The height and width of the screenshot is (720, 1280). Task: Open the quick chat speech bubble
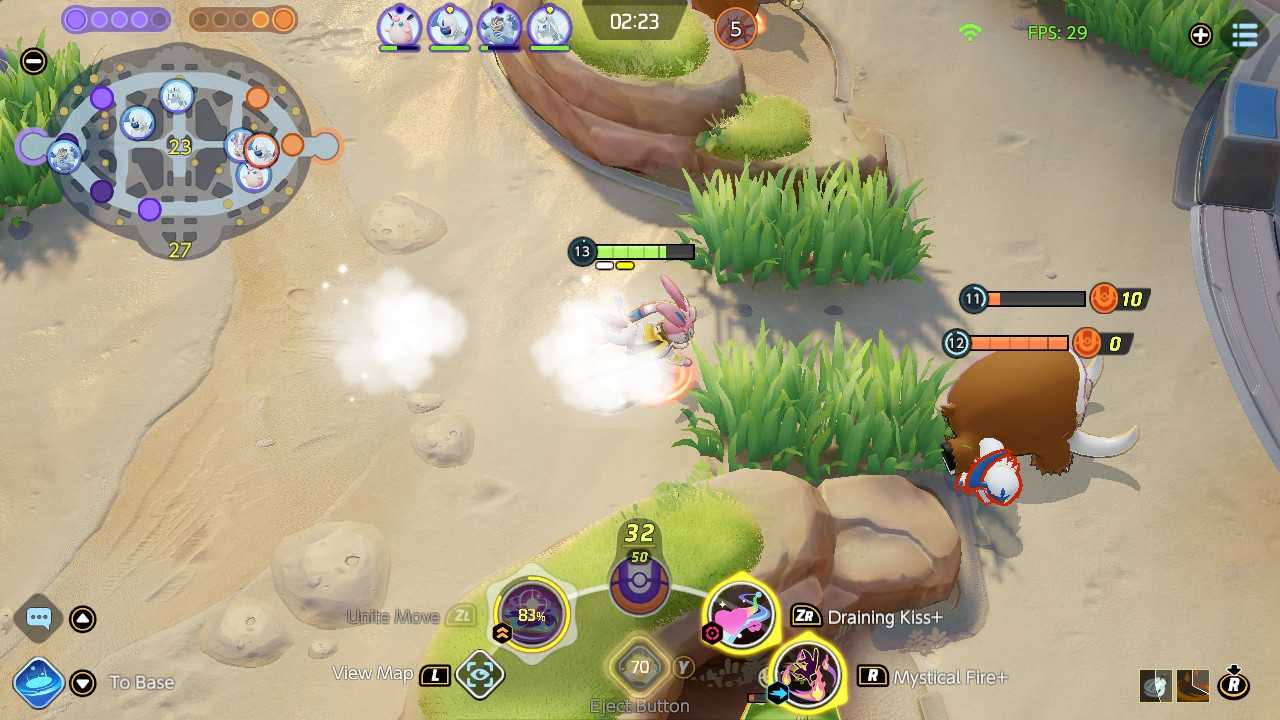pyautogui.click(x=39, y=618)
